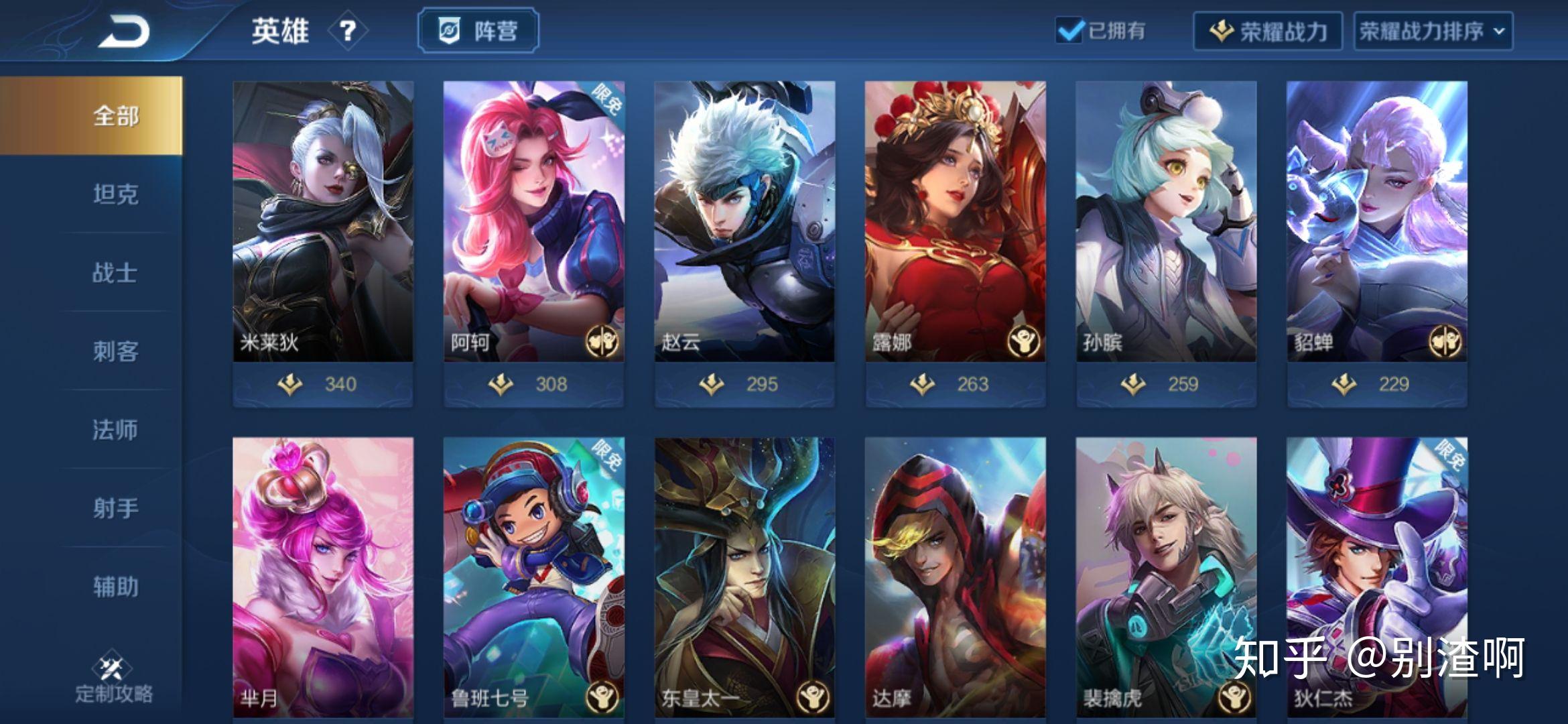Filter heroes by 射手

click(x=115, y=508)
